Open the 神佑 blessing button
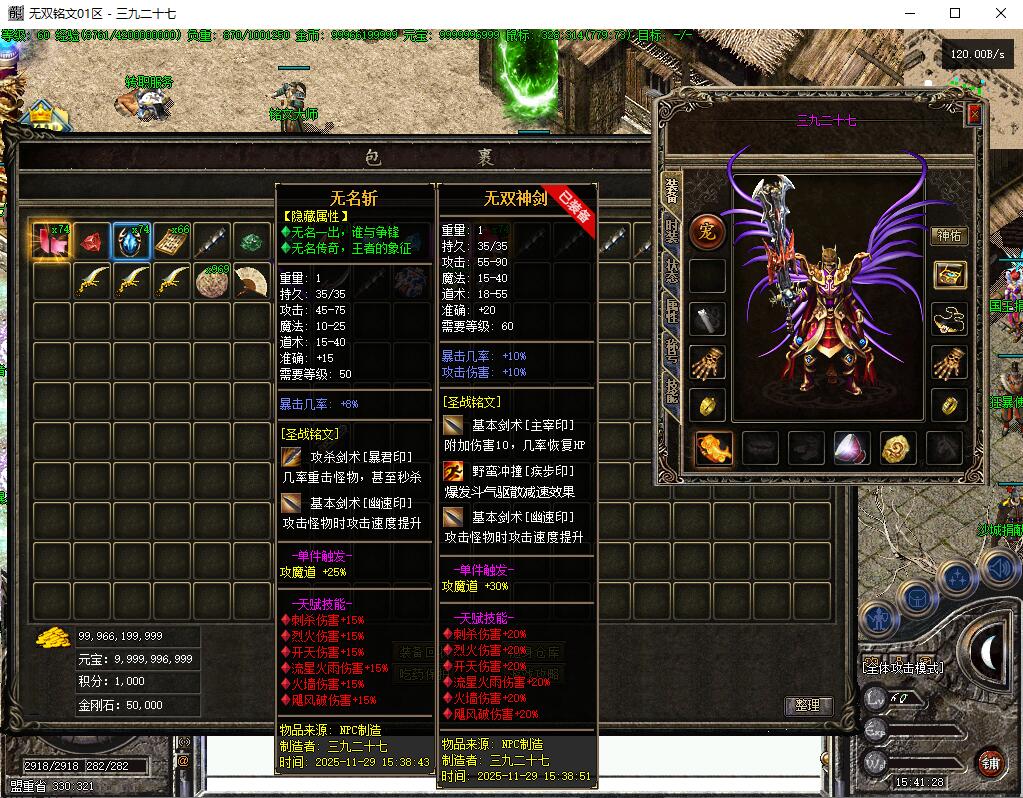Viewport: 1023px width, 798px height. pos(949,236)
